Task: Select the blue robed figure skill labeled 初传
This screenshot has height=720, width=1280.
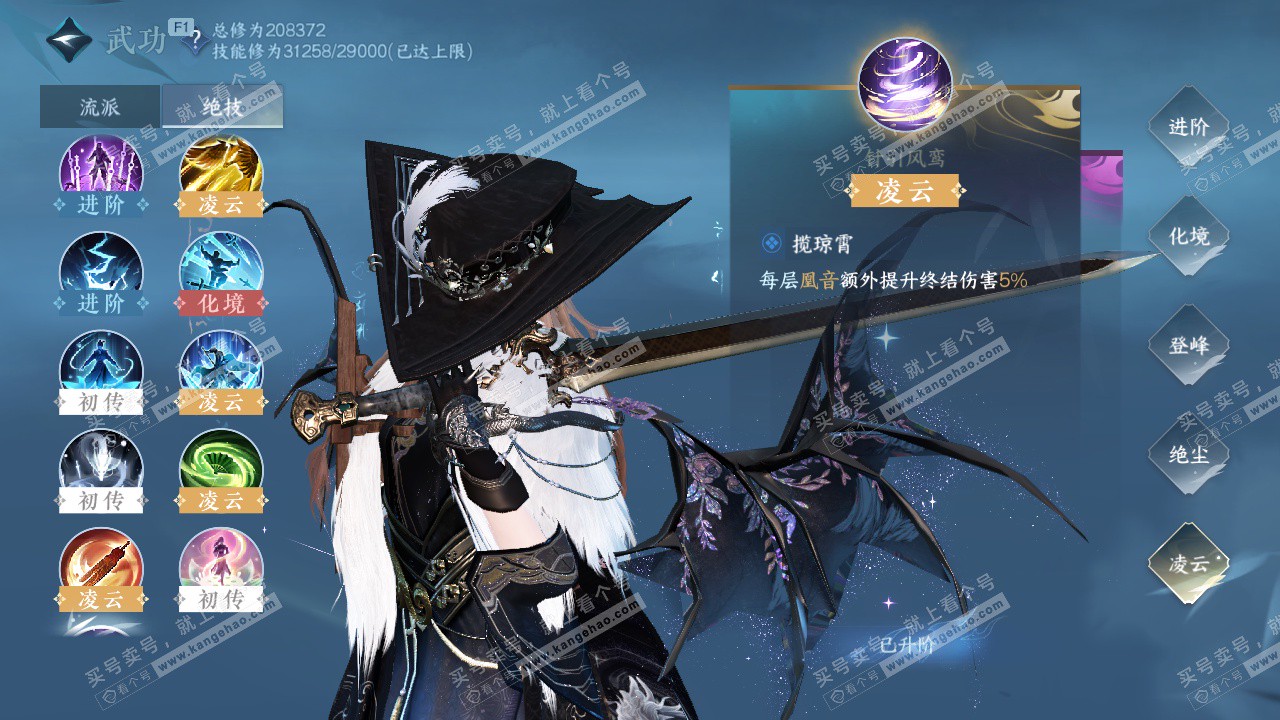Action: (101, 366)
